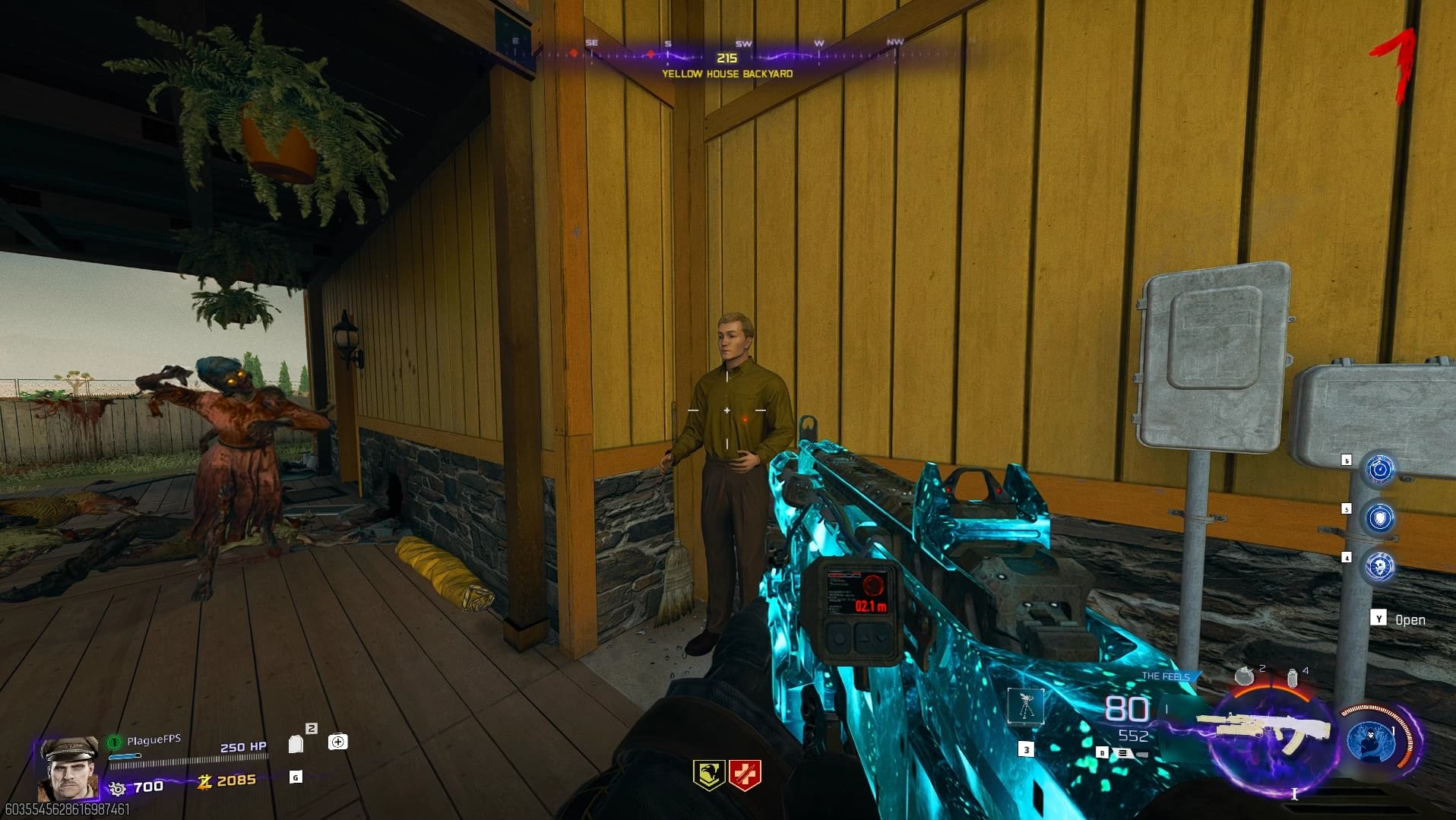
Task: Click the compass bar heading 215
Action: 726,58
